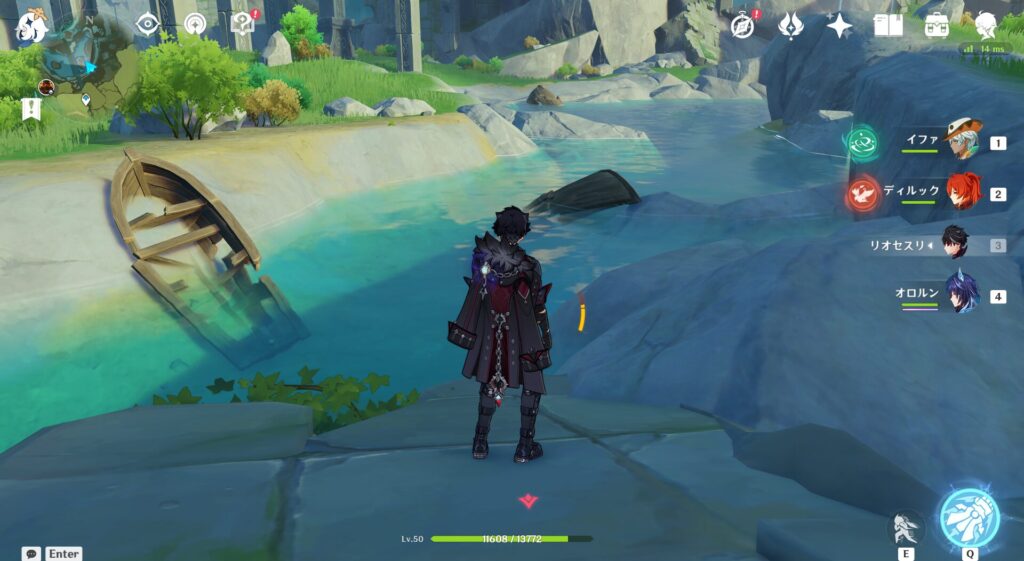Open the compass events icon
Viewport: 1024px width, 561px height.
[x=743, y=25]
